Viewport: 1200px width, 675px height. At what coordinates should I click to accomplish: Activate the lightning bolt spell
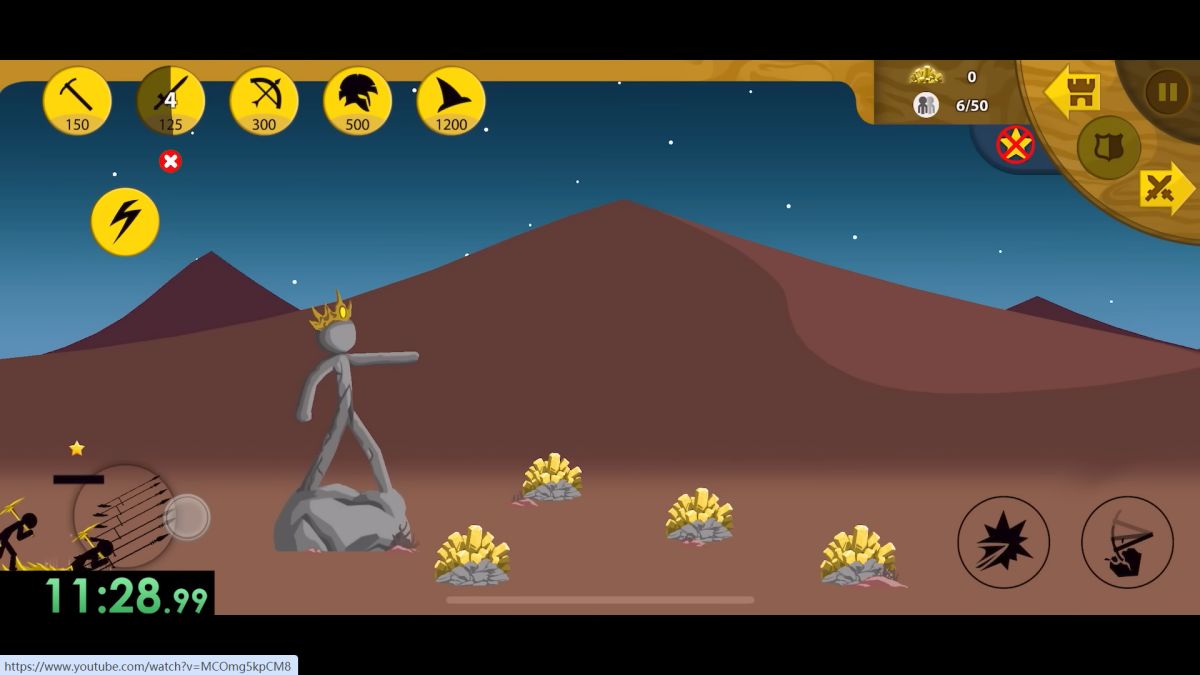[125, 221]
